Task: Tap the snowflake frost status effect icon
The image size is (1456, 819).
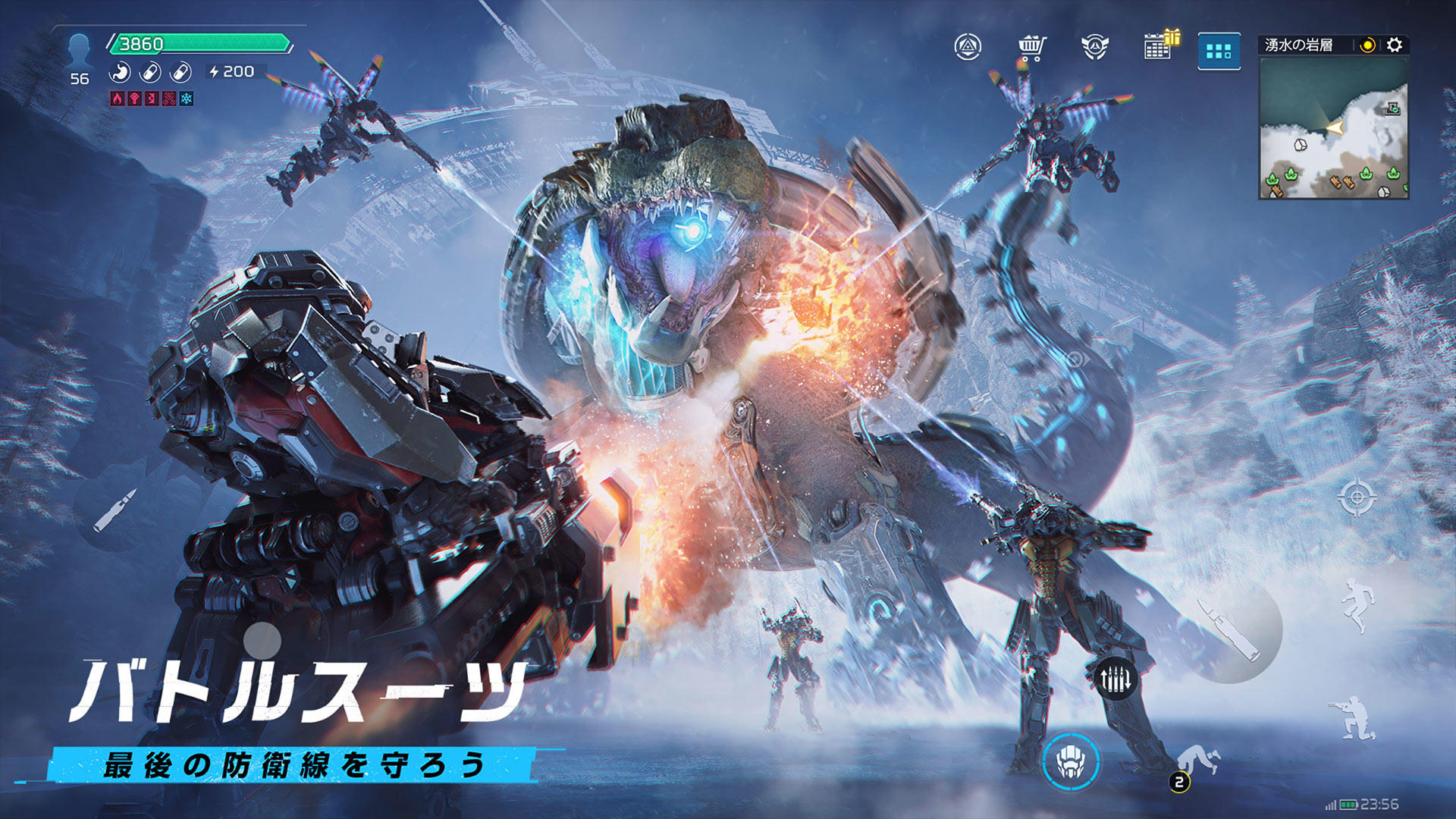Action: 187,98
